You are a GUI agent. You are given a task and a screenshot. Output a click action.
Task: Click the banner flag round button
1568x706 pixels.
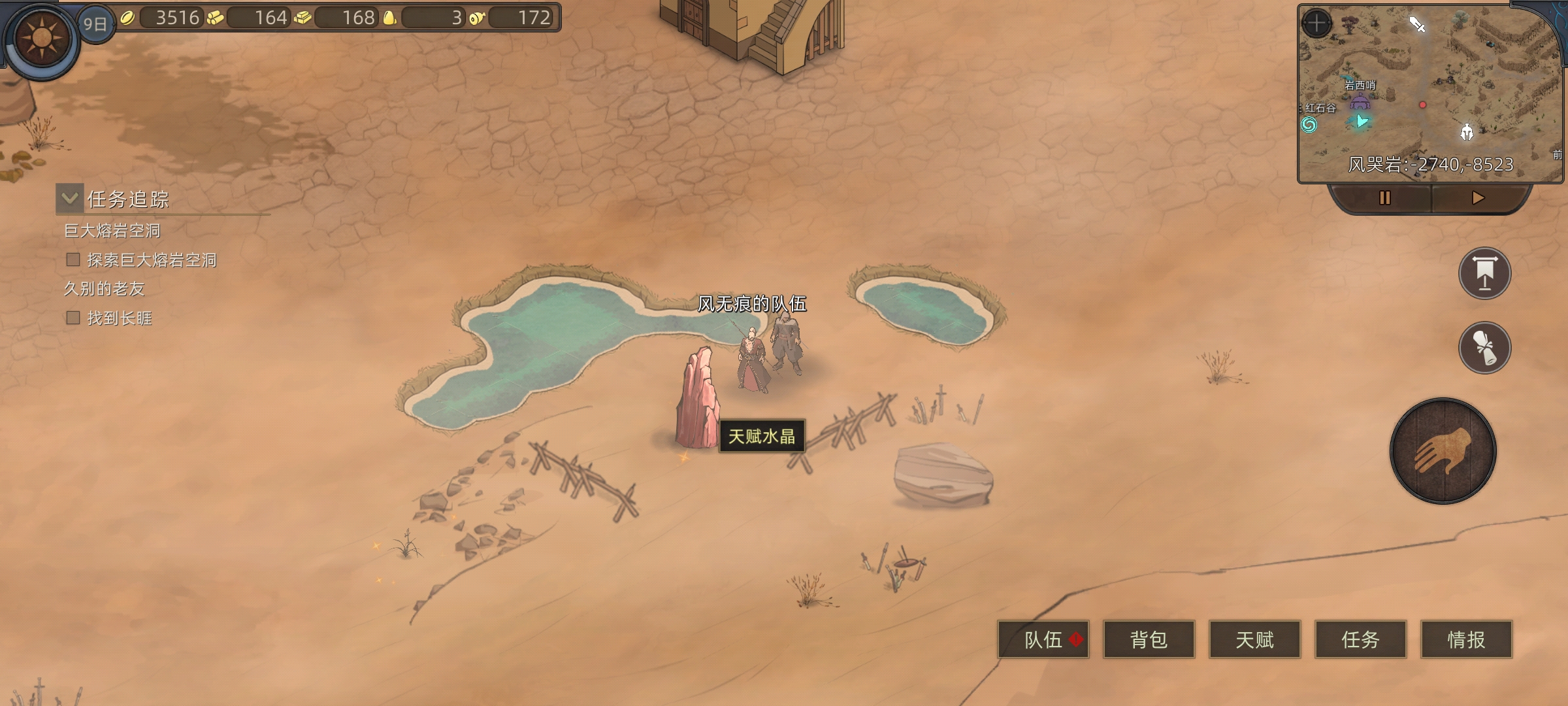point(1484,273)
